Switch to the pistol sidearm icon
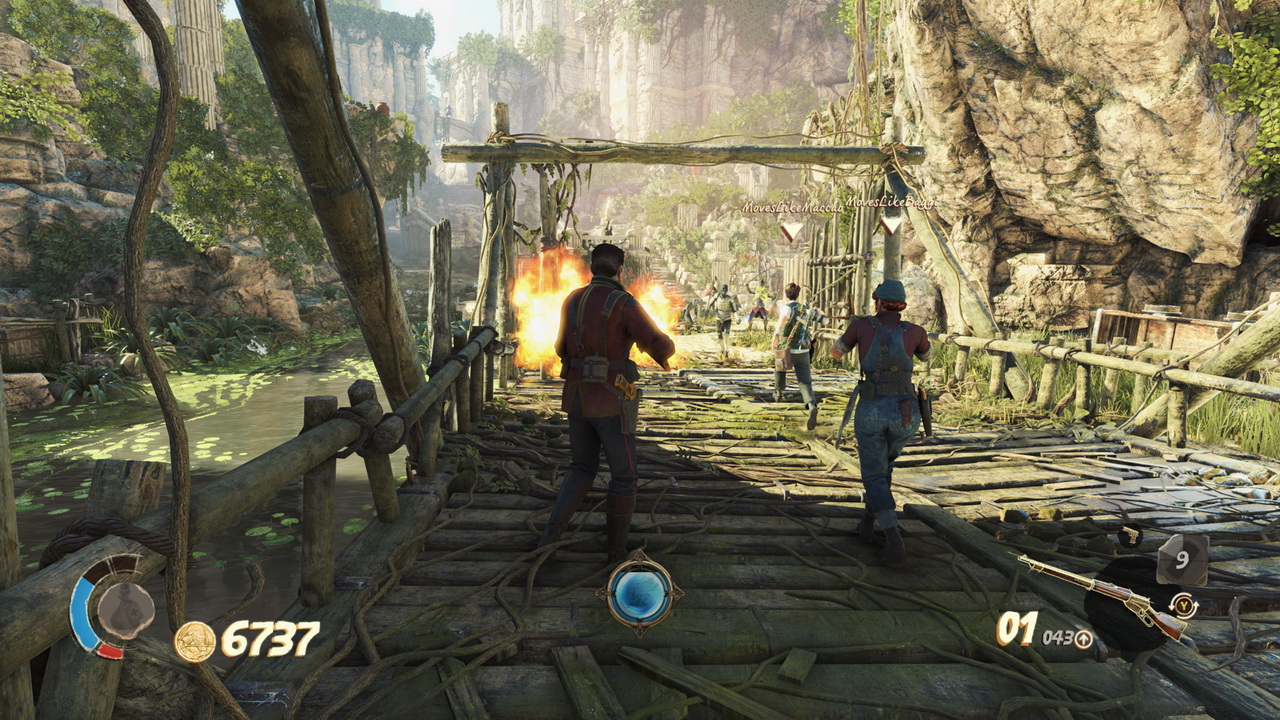The width and height of the screenshot is (1280, 720). (1131, 537)
